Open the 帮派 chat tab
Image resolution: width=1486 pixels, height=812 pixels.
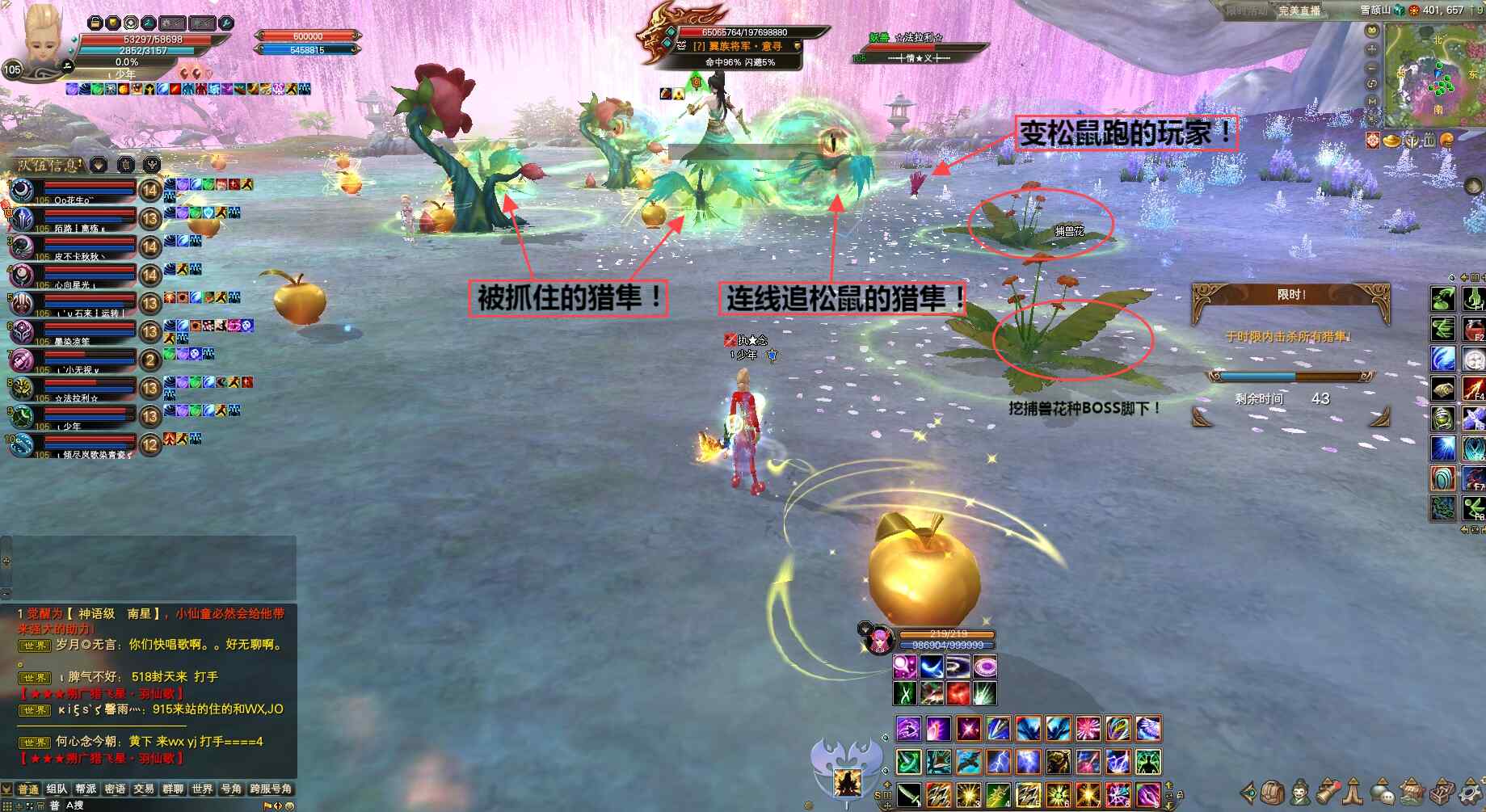[86, 789]
